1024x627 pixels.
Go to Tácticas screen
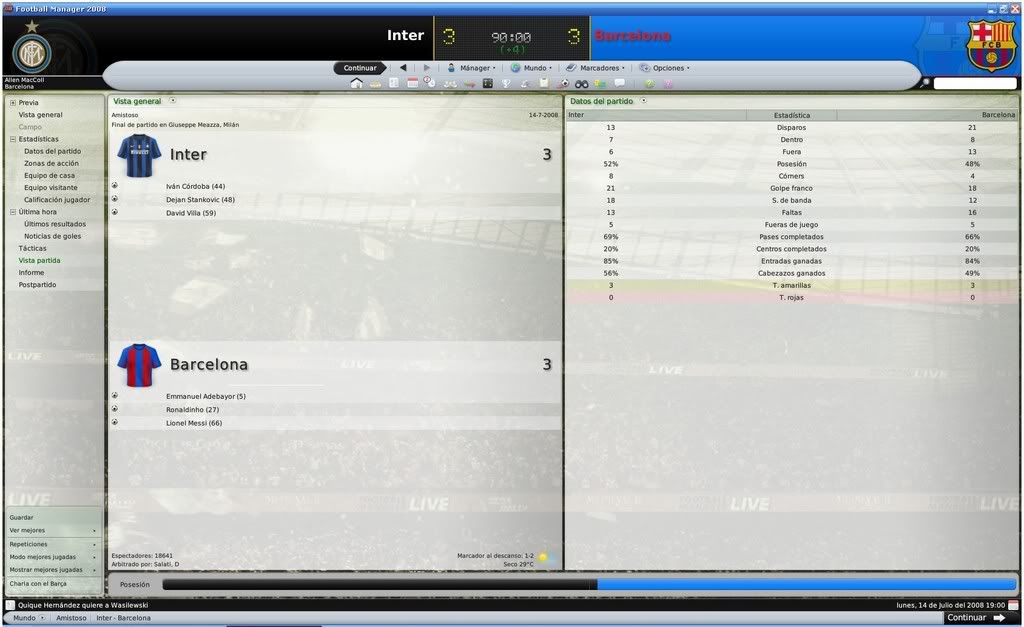[x=32, y=248]
